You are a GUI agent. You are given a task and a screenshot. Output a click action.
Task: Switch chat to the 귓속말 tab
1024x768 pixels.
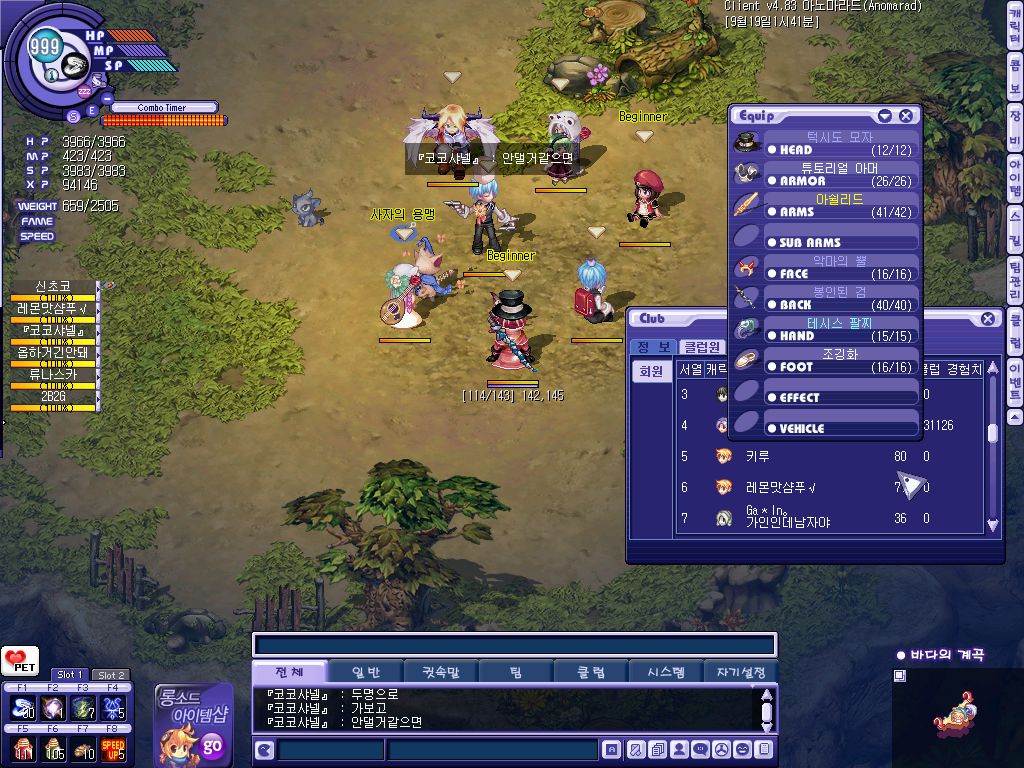pos(440,673)
